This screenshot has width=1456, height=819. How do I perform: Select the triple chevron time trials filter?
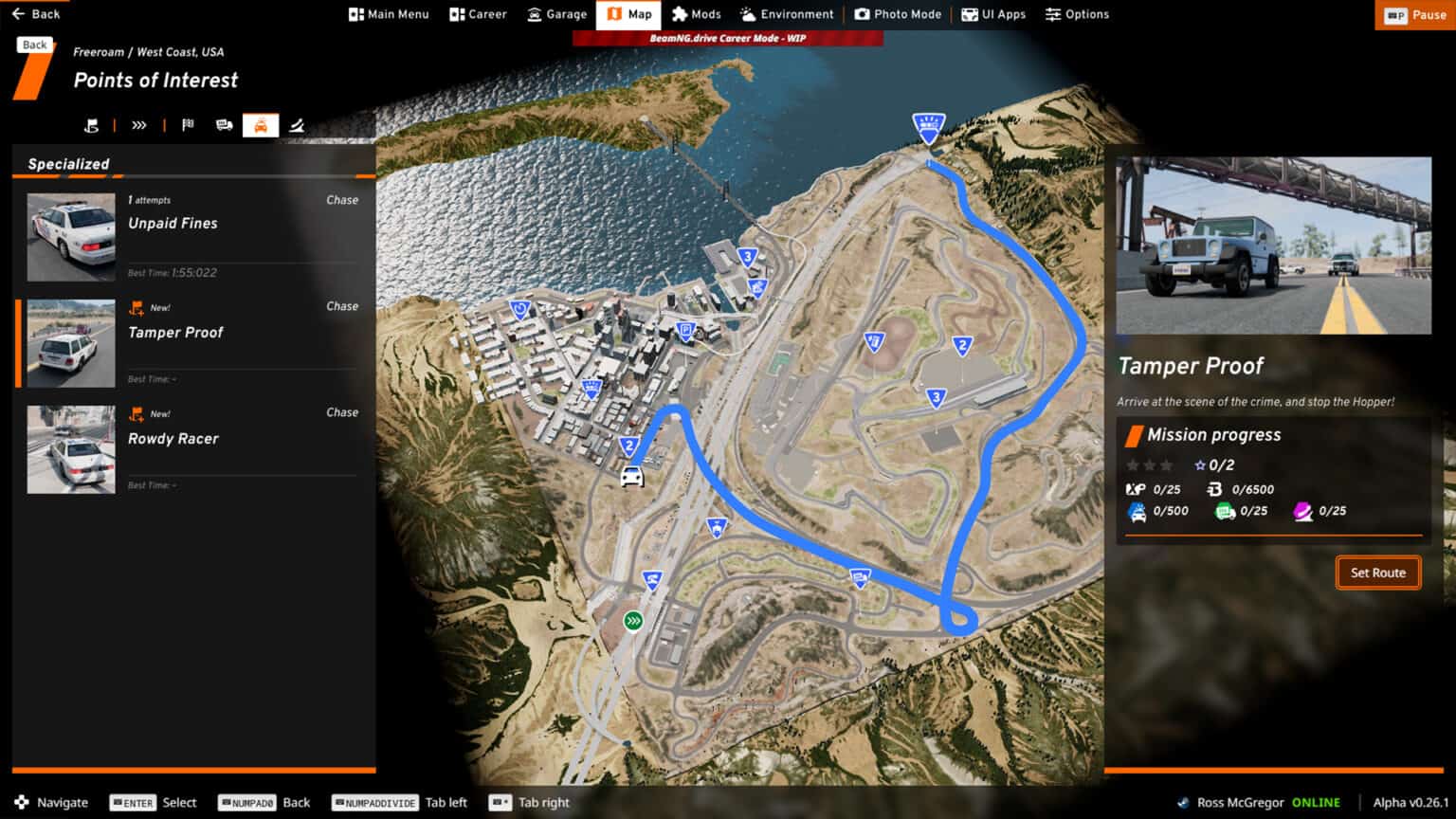[x=138, y=124]
